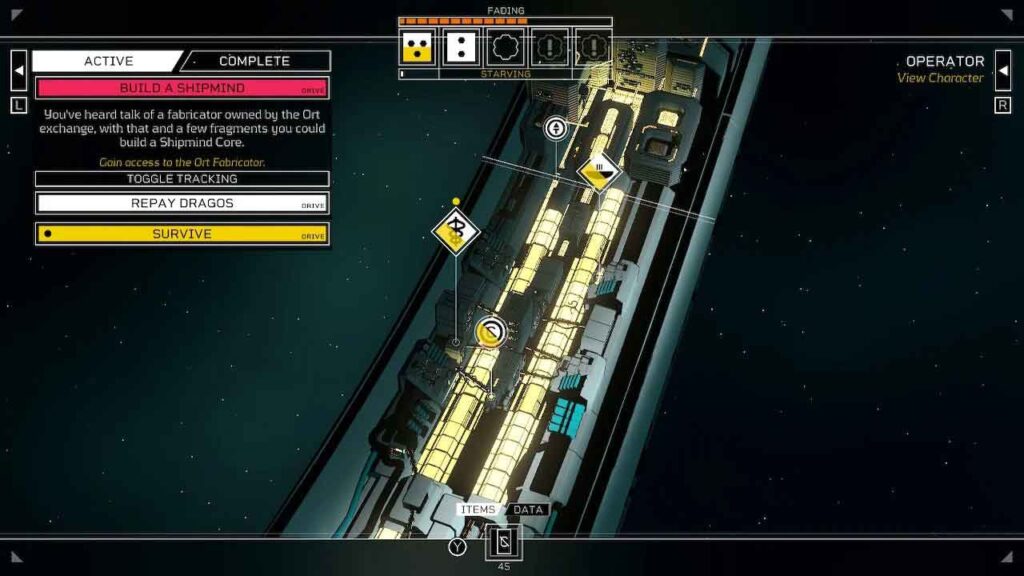
Task: Toggle tracking for this drive
Action: [x=182, y=179]
